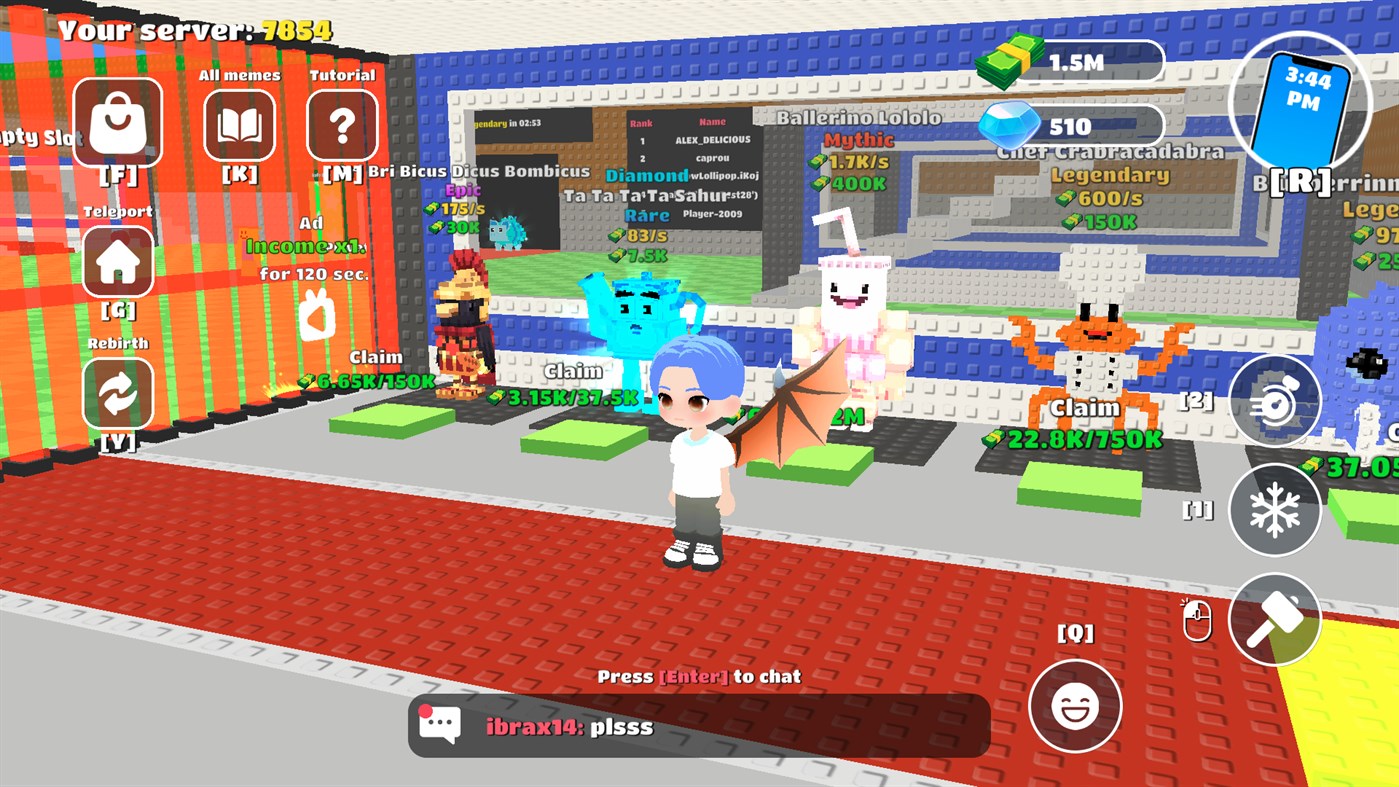Open the emoji picker face icon

tap(1077, 705)
